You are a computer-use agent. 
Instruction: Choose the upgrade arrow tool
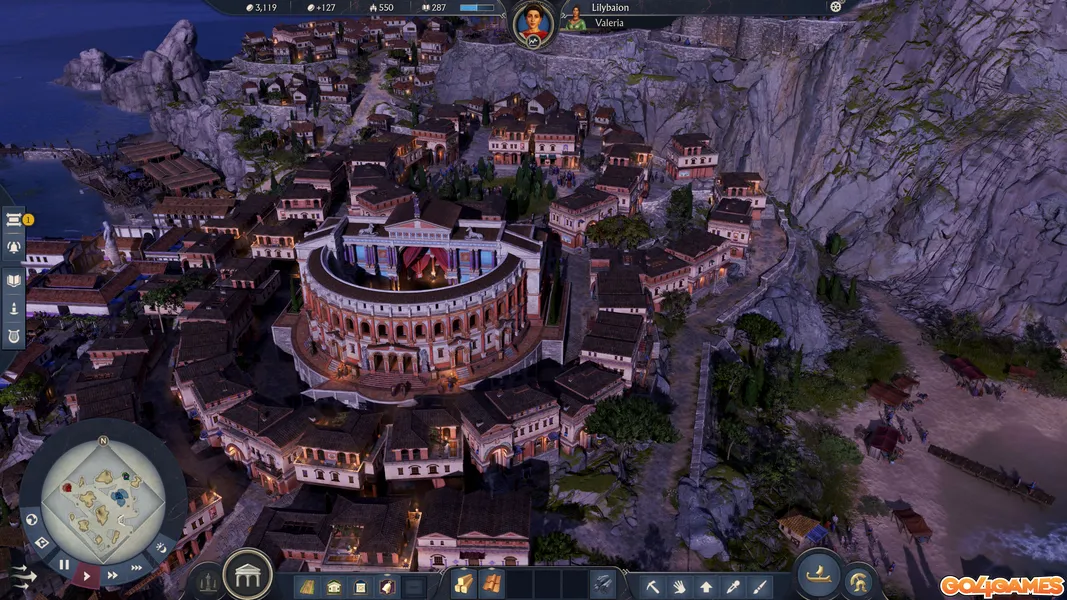point(706,586)
